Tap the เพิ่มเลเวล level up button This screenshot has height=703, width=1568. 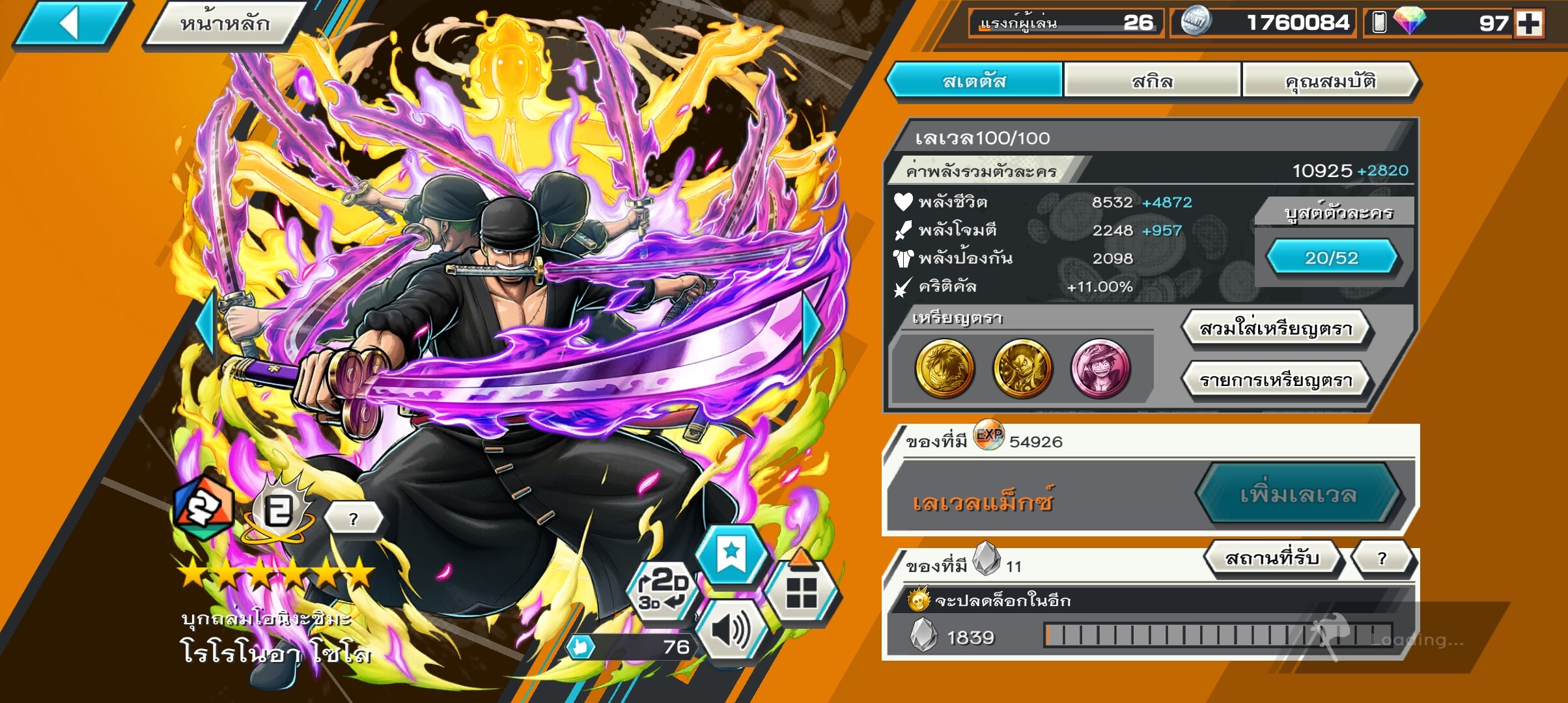coord(1298,495)
